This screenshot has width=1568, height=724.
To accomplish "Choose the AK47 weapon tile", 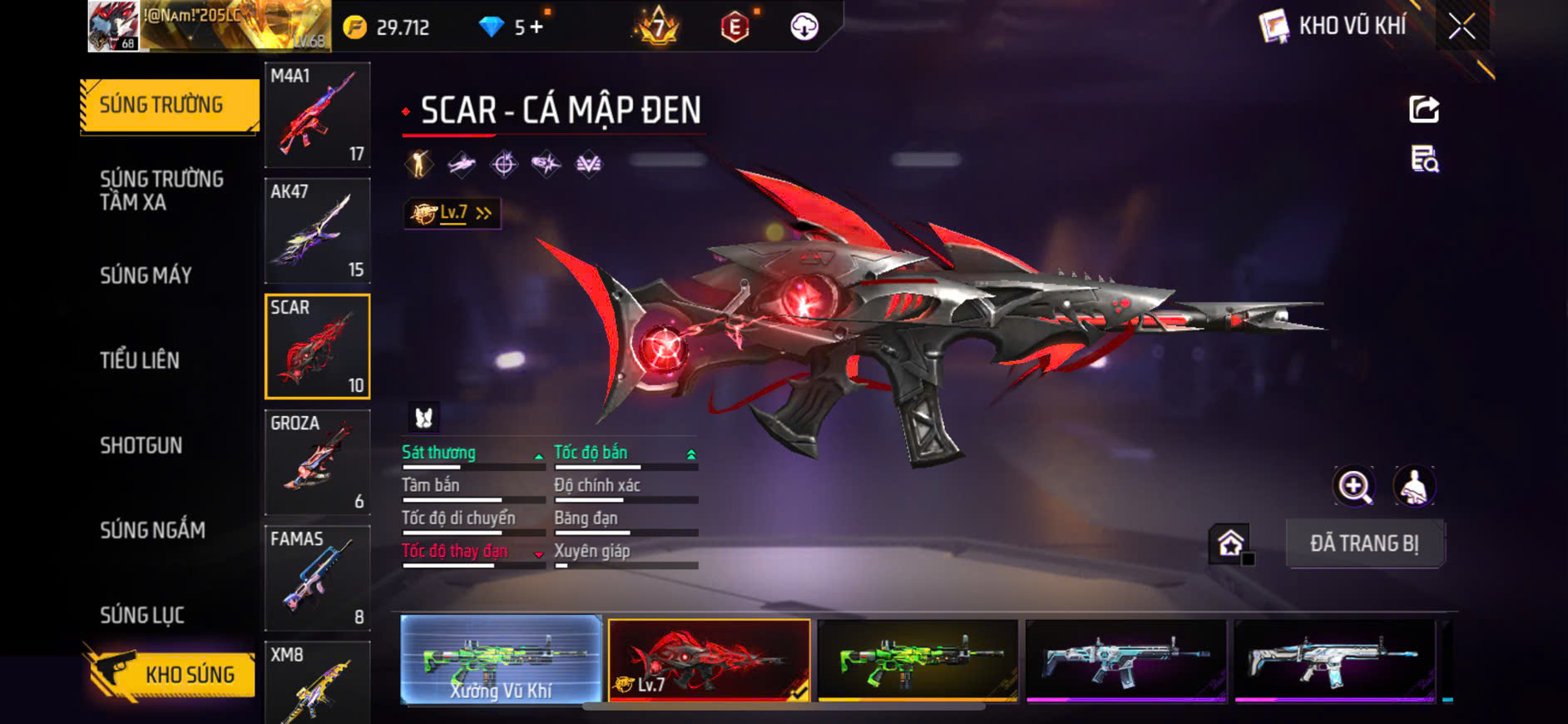I will pyautogui.click(x=317, y=231).
